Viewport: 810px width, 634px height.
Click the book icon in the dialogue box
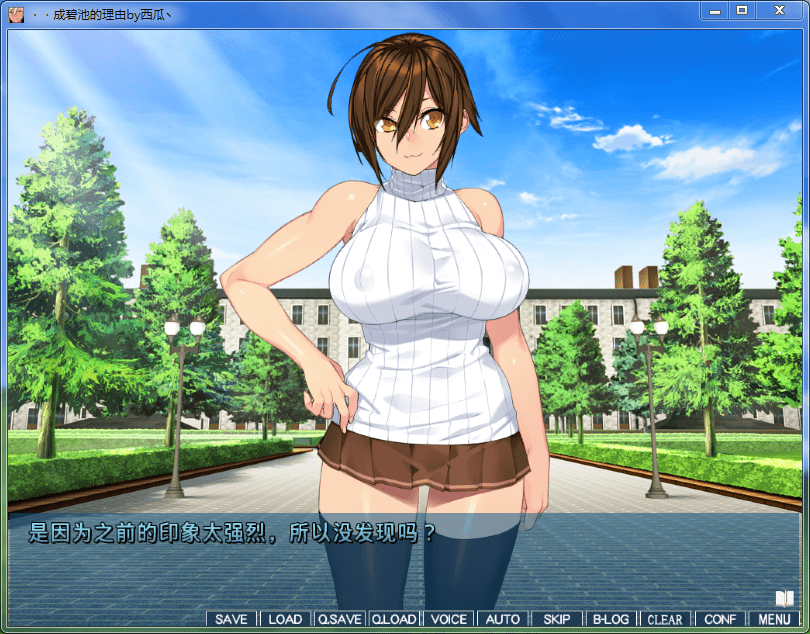[x=784, y=598]
